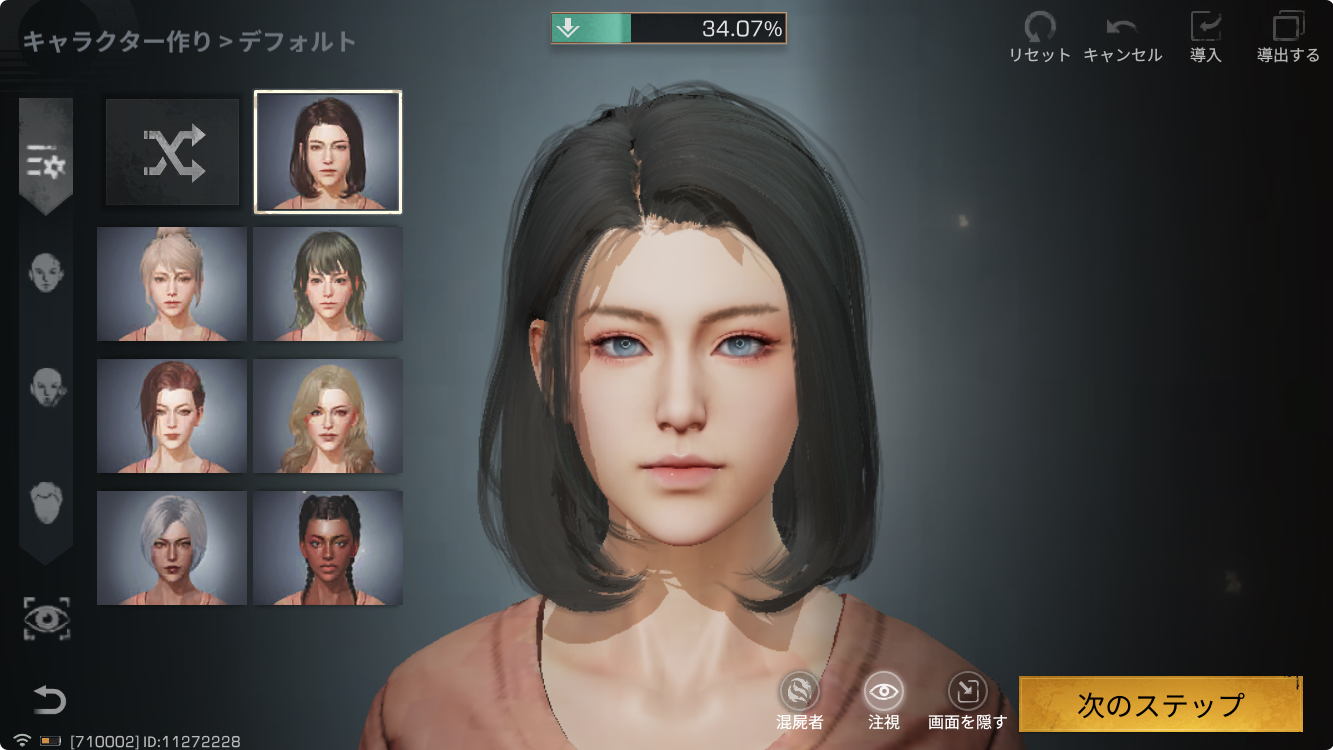1333x750 pixels.
Task: Select the dark bob hair preset thumbnail
Action: point(328,152)
